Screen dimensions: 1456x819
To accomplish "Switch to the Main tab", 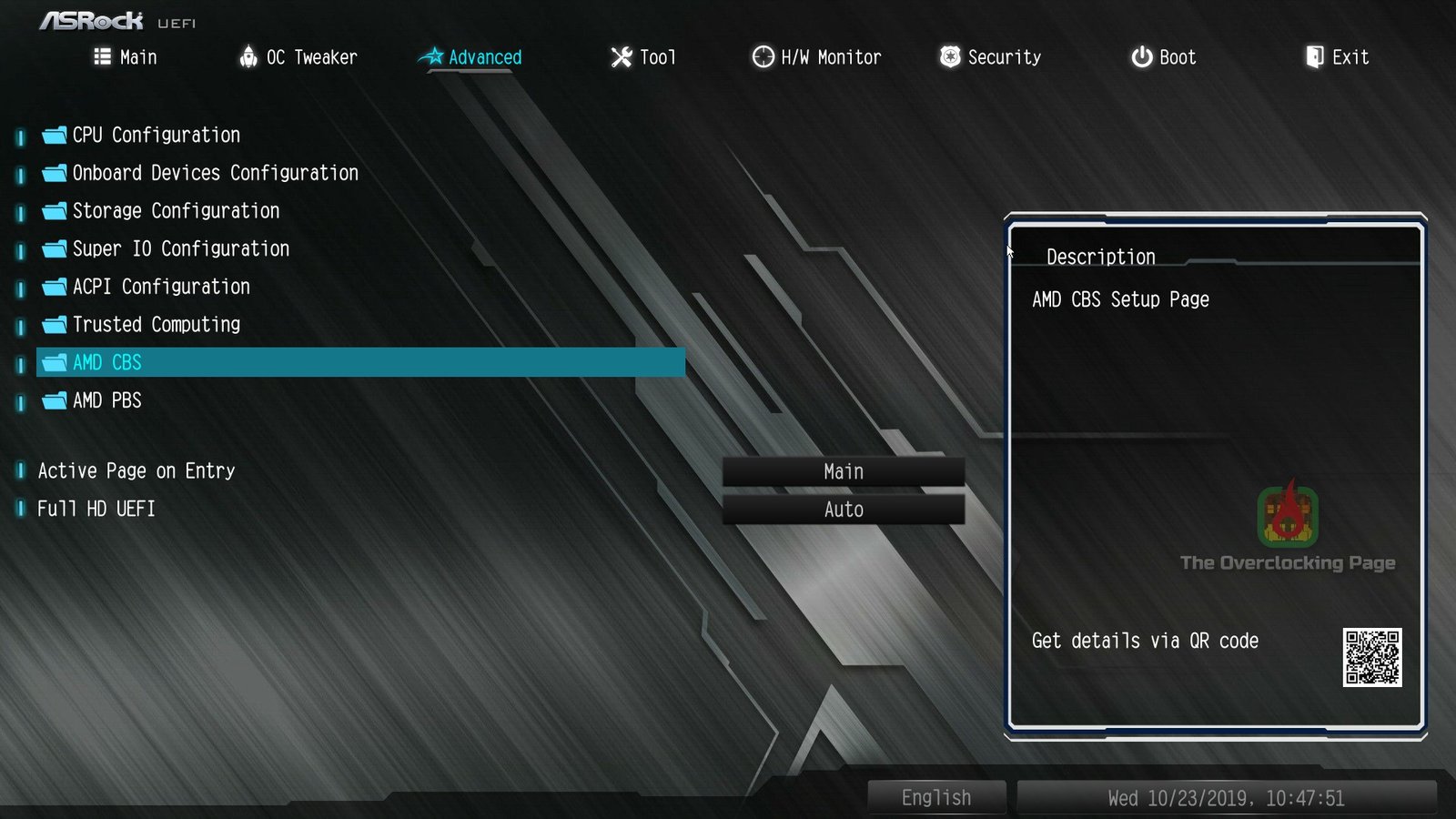I will coord(138,56).
